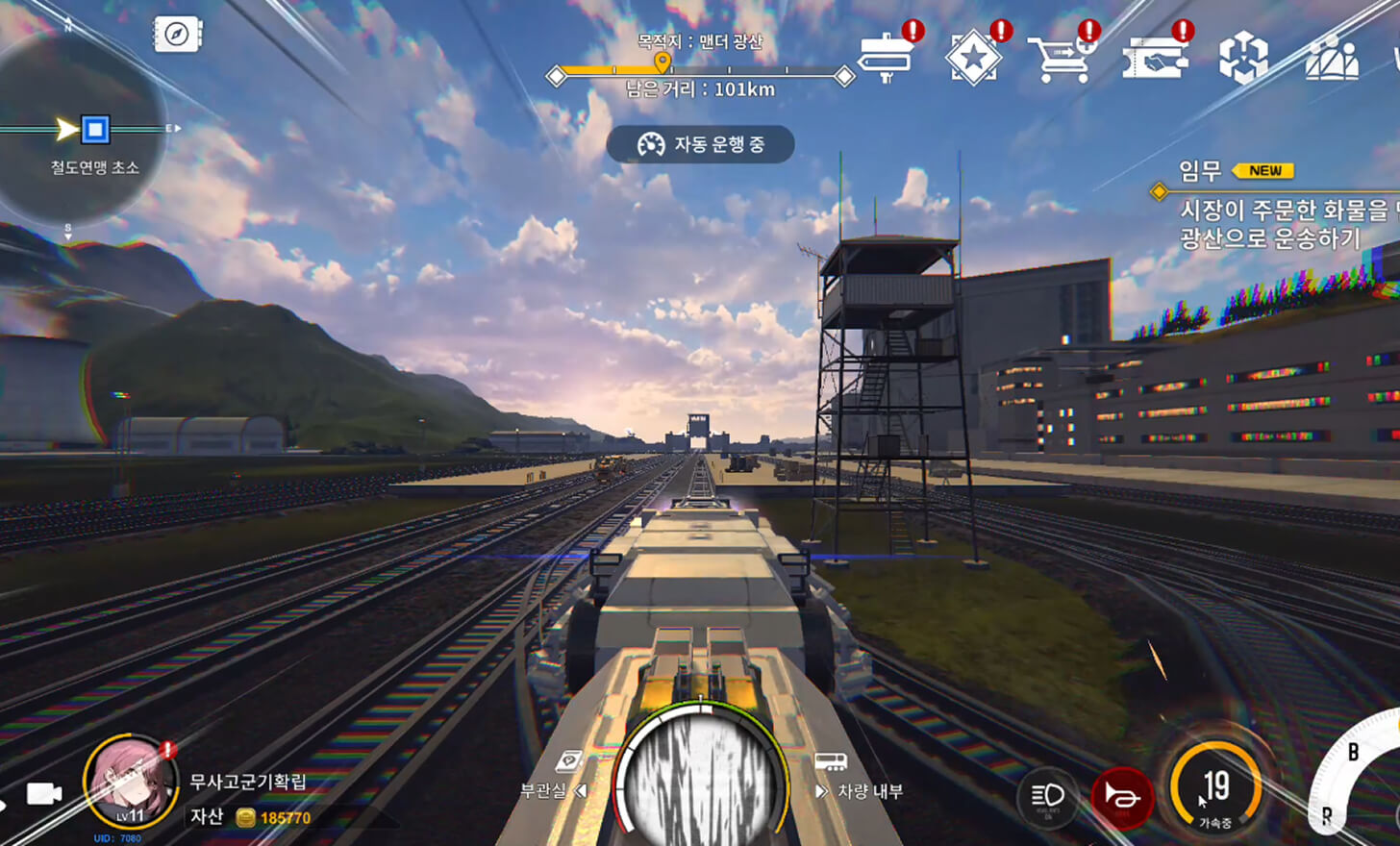The width and height of the screenshot is (1400, 846).
Task: Click the camera view icon
Action: (x=44, y=793)
